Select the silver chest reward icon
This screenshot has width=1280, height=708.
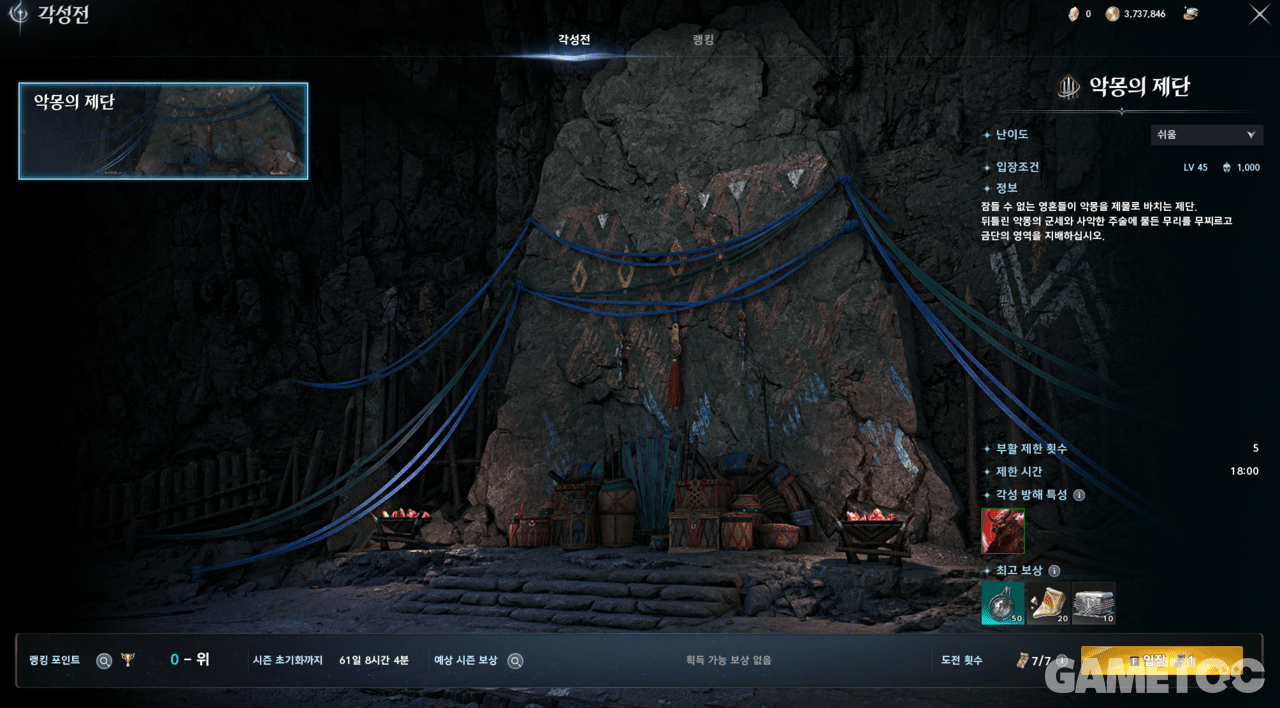tap(1094, 603)
